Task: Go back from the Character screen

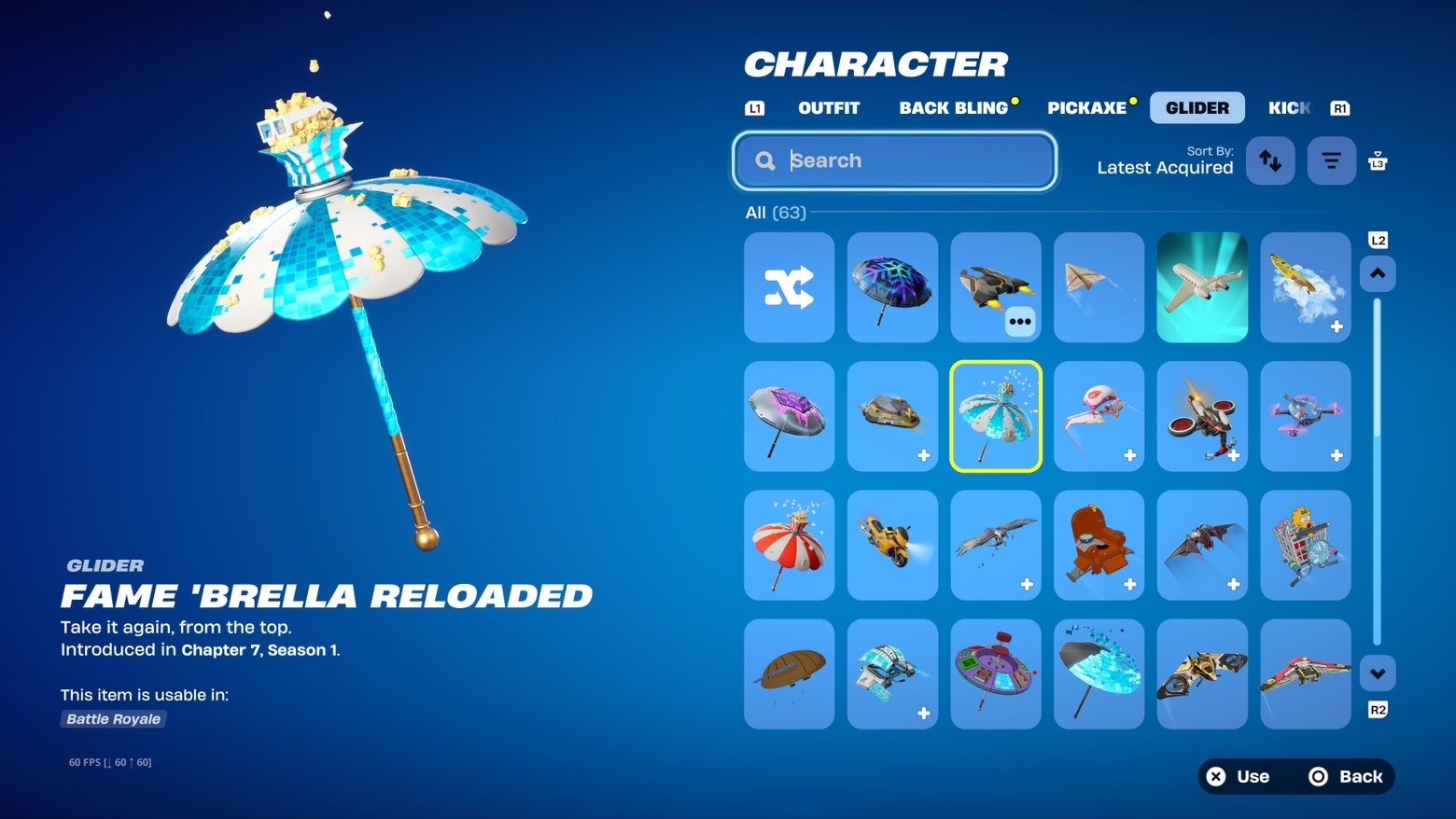Action: point(1346,776)
